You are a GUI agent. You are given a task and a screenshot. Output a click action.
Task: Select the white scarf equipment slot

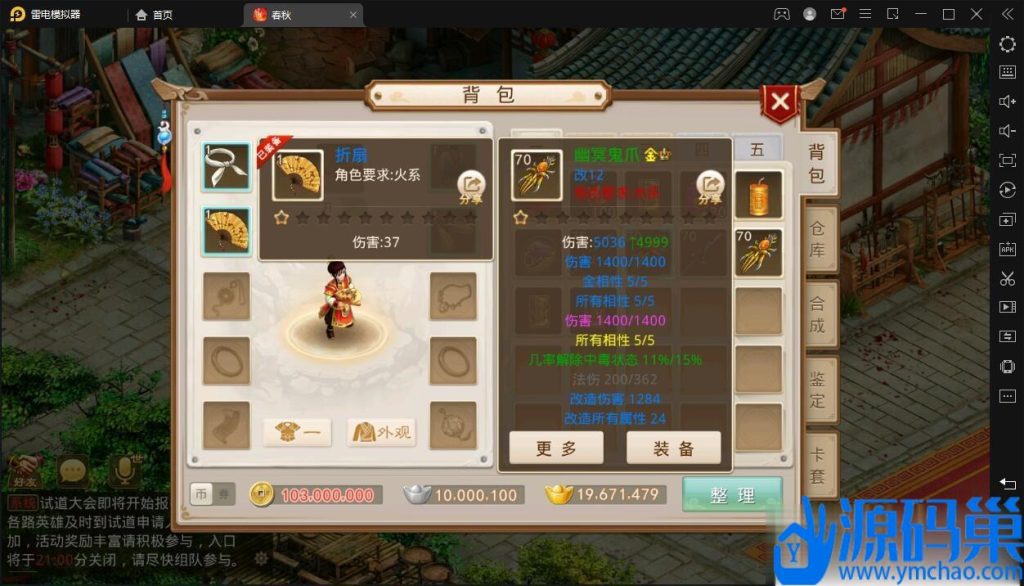click(x=226, y=168)
